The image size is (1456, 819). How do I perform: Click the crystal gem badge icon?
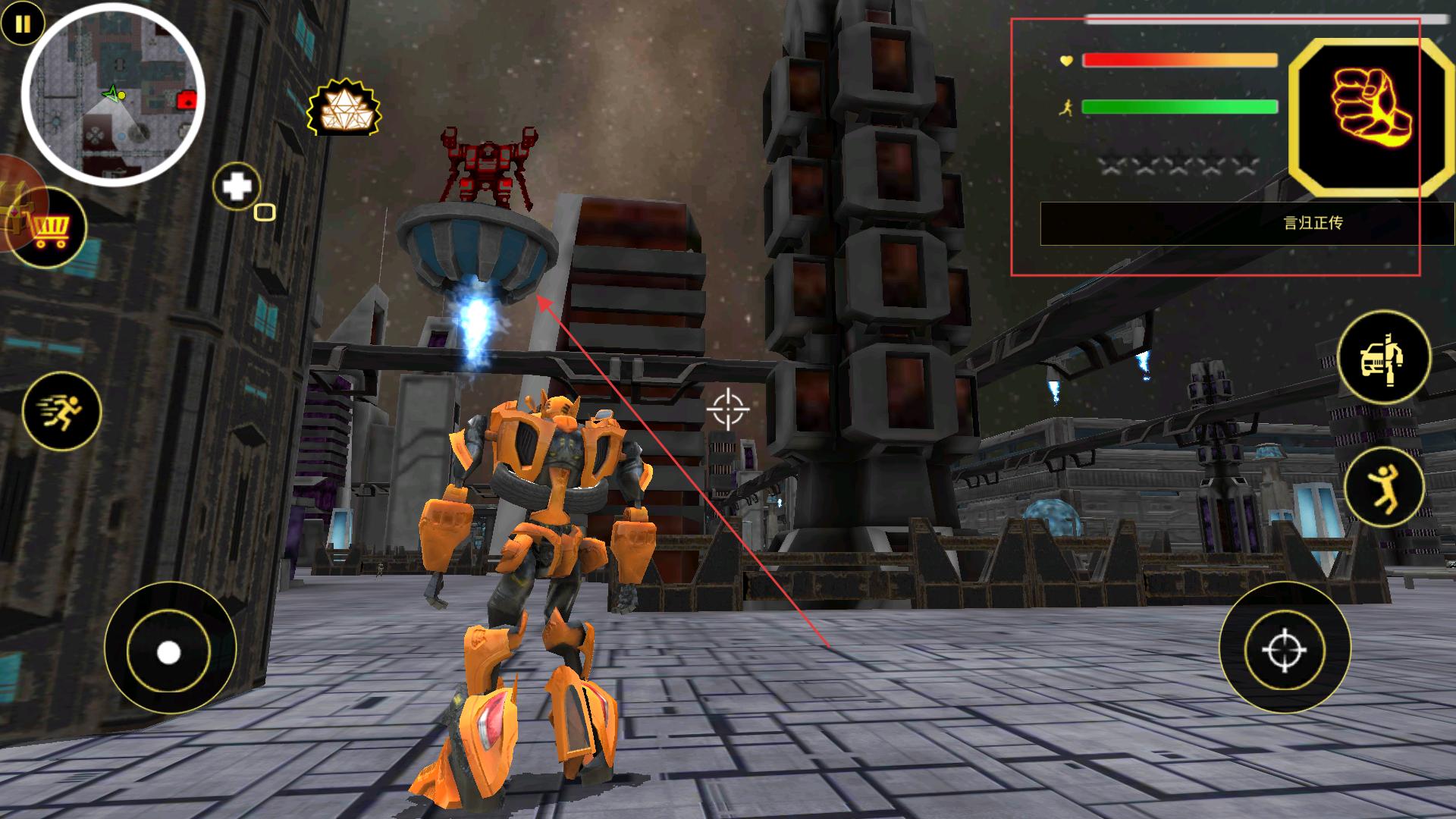click(344, 108)
